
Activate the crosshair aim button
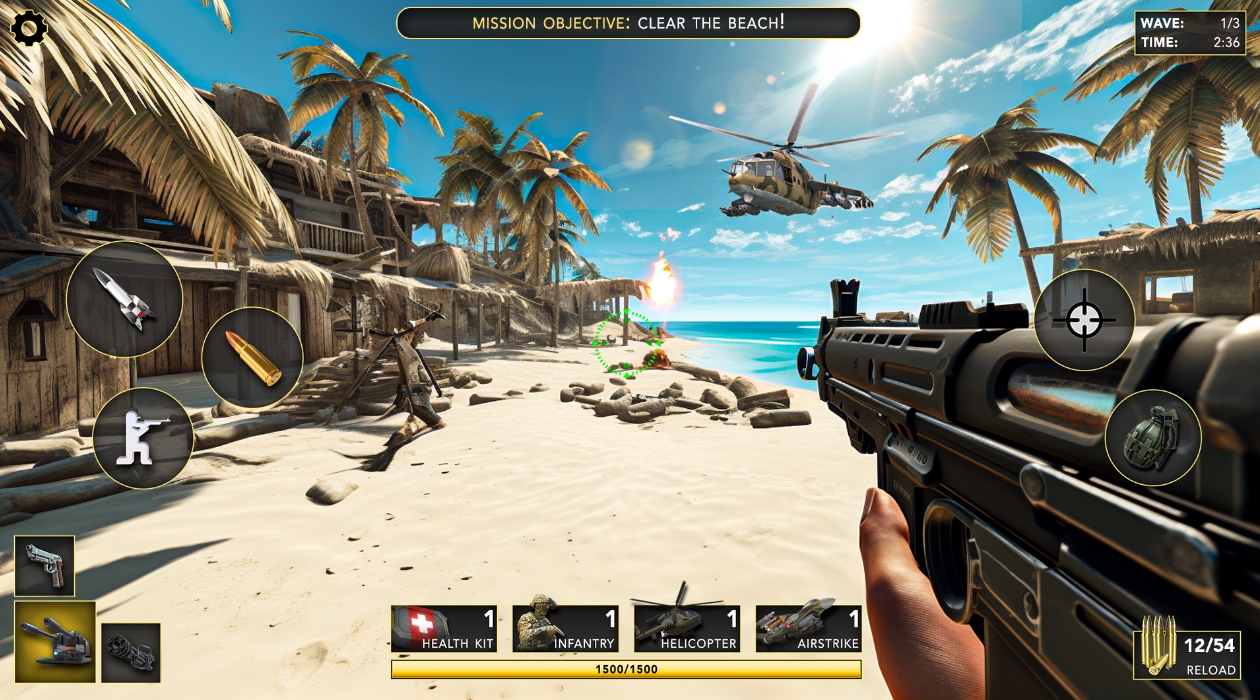pos(1084,320)
